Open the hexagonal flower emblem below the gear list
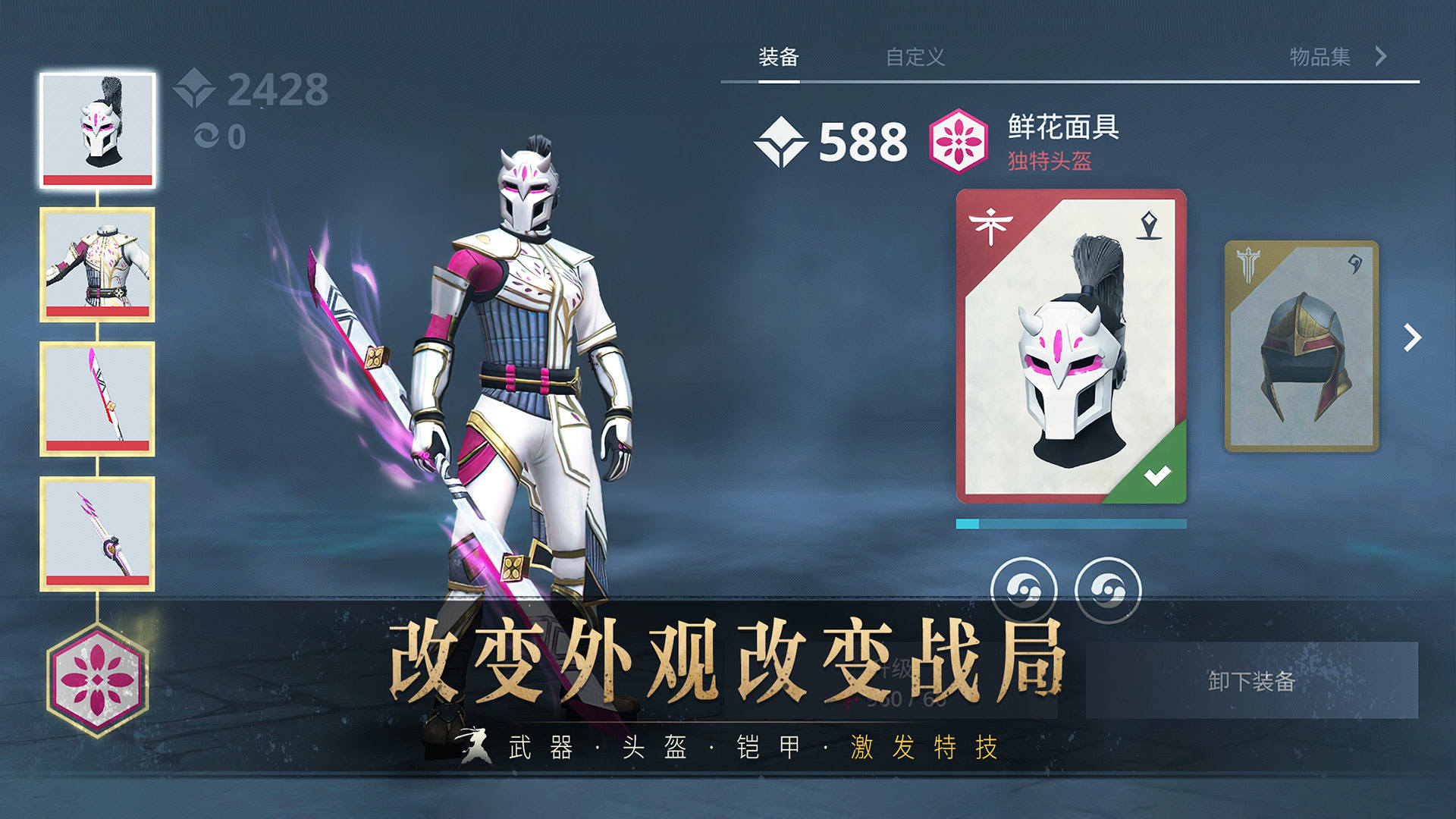 click(98, 681)
